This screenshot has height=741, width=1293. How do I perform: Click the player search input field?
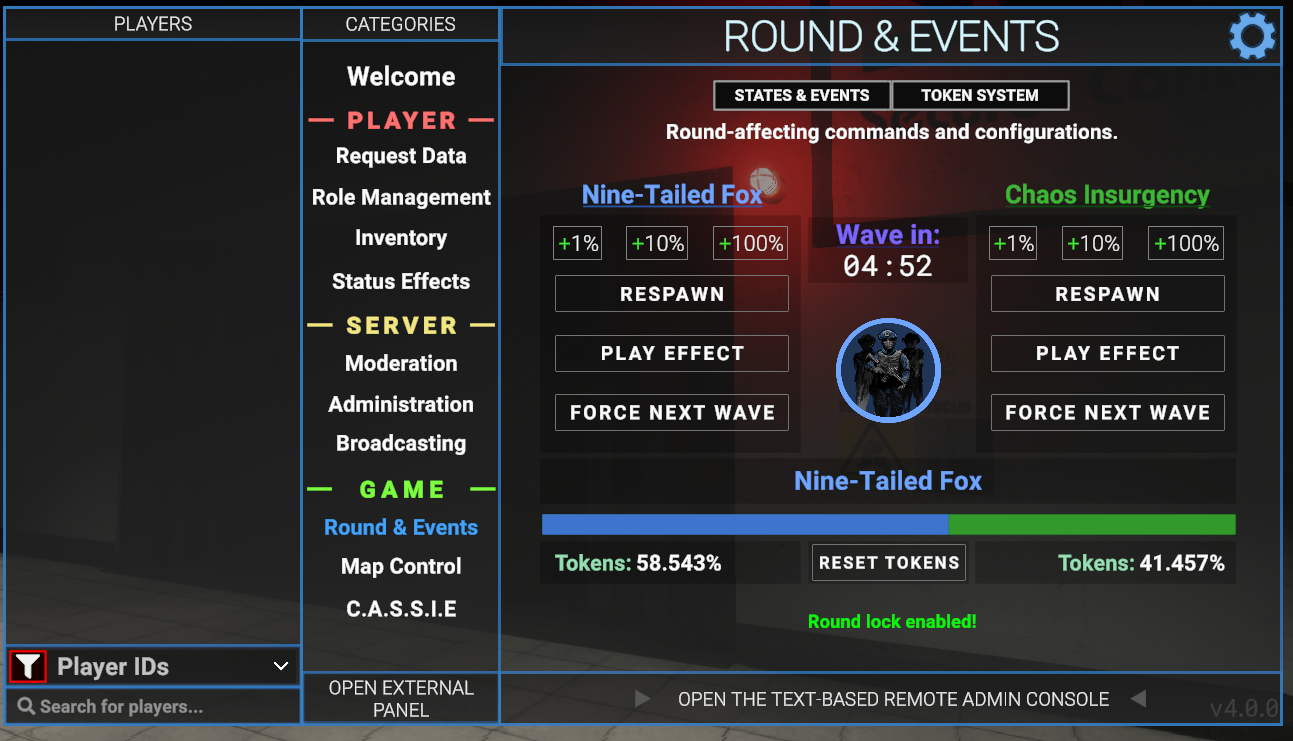coord(150,708)
